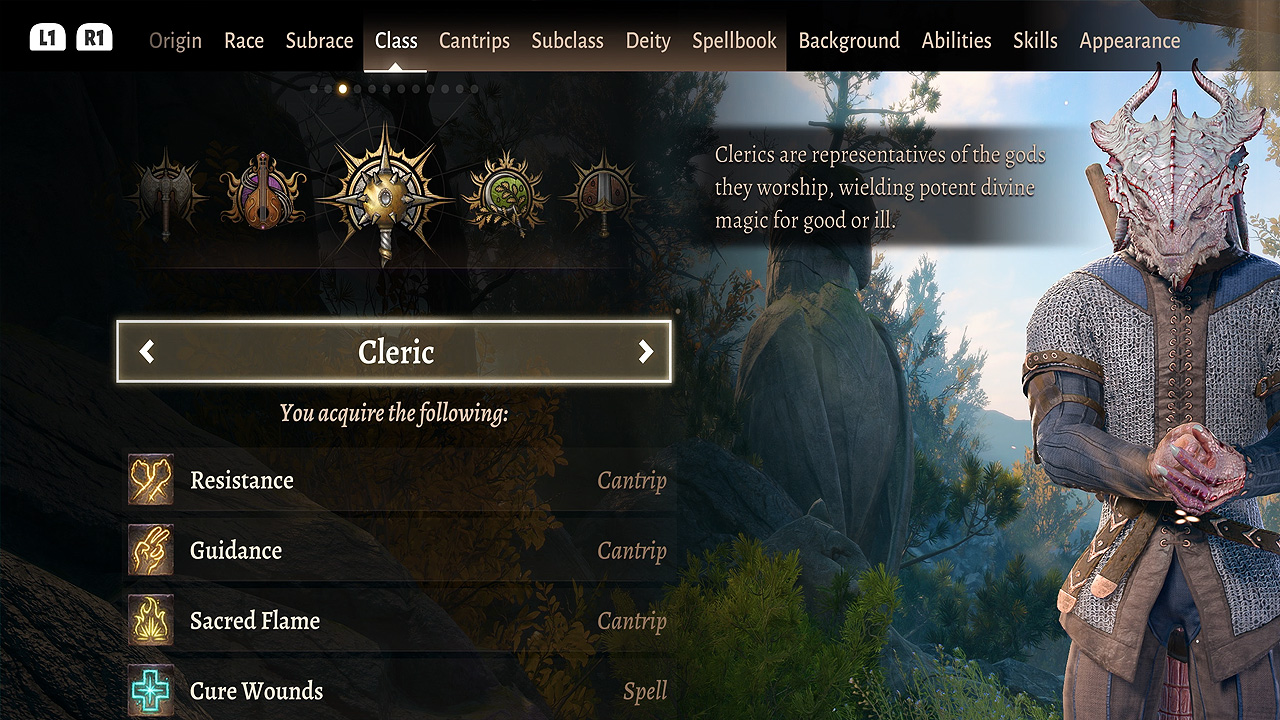1280x720 pixels.
Task: Switch to the Deity tab
Action: click(x=648, y=41)
